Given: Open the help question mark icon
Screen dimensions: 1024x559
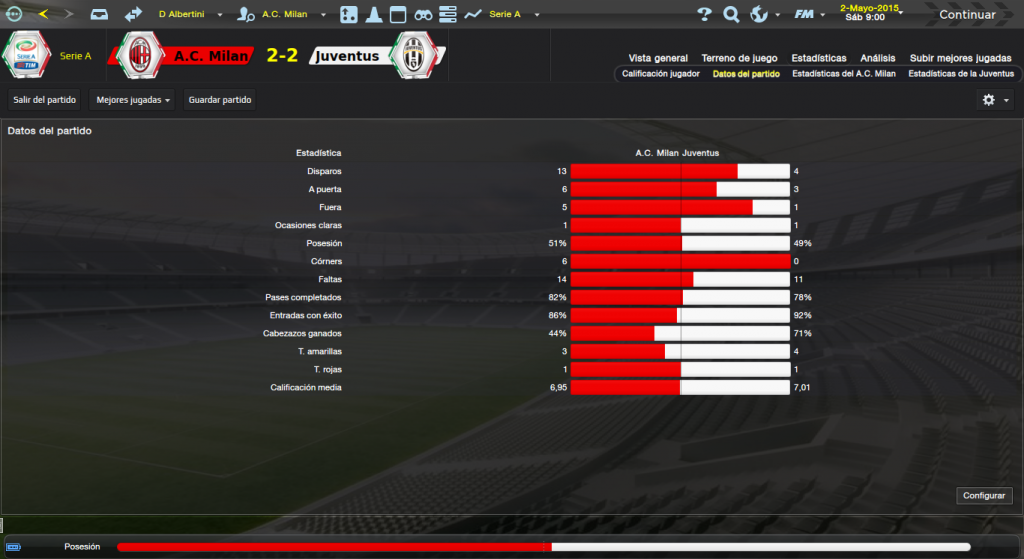Looking at the screenshot, I should [704, 15].
